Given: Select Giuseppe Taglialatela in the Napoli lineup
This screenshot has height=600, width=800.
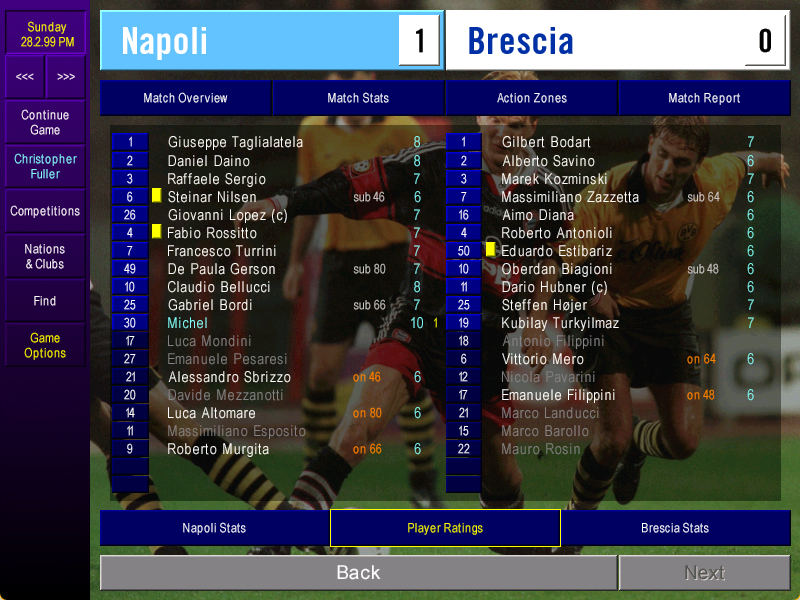Looking at the screenshot, I should tap(235, 142).
